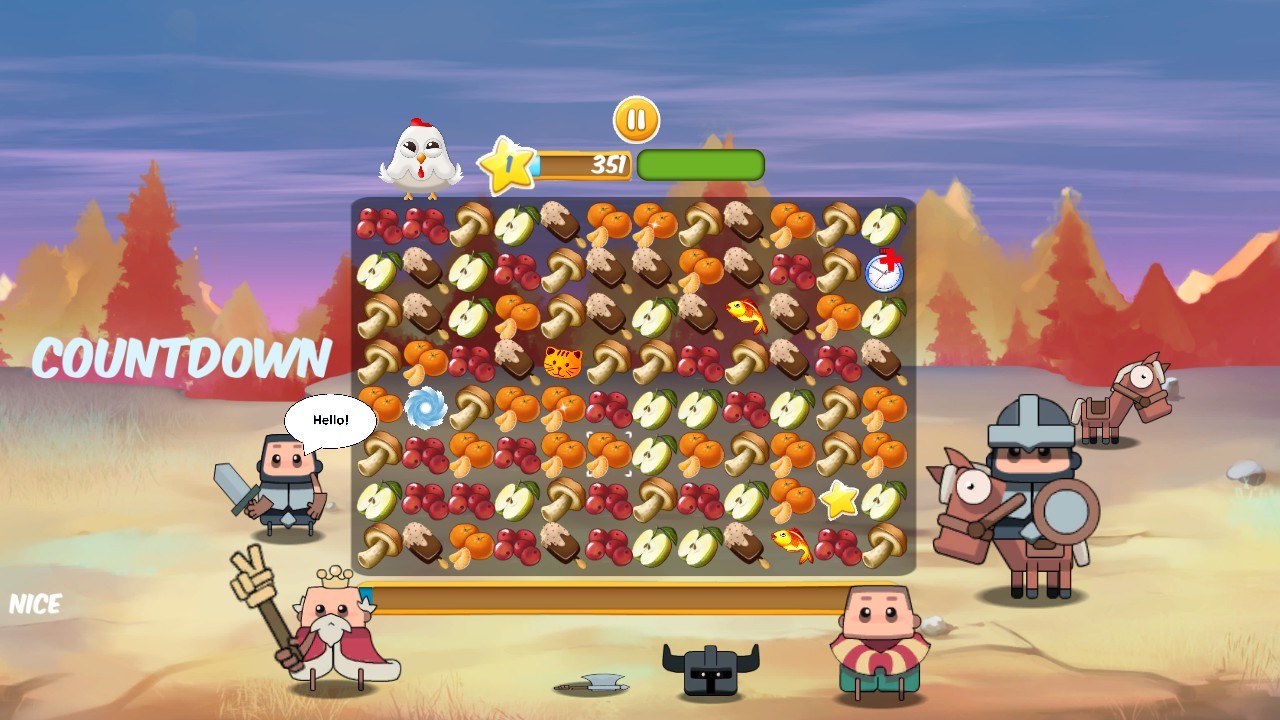The width and height of the screenshot is (1280, 720).
Task: Select the golden star tile near the bottom
Action: pos(838,500)
